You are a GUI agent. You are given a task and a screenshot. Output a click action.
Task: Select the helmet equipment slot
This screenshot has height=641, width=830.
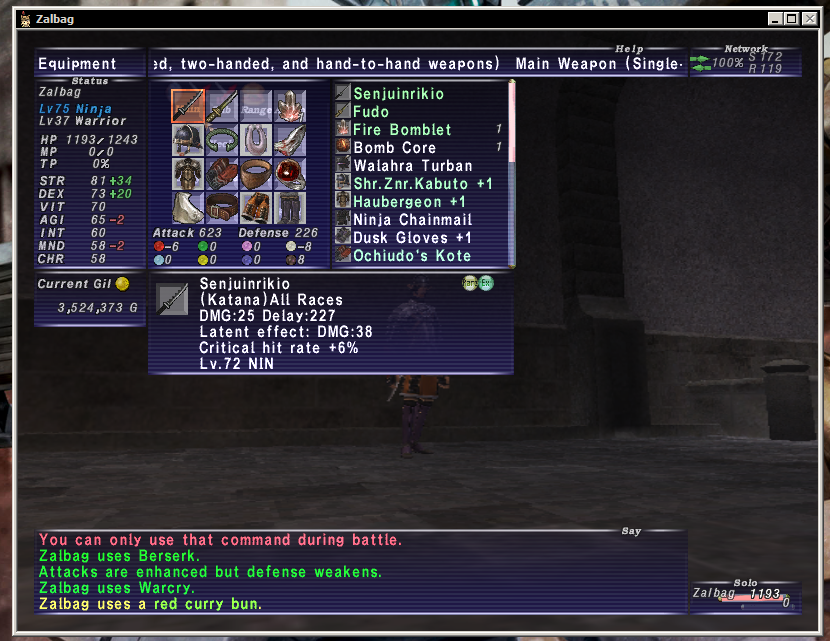click(x=188, y=140)
